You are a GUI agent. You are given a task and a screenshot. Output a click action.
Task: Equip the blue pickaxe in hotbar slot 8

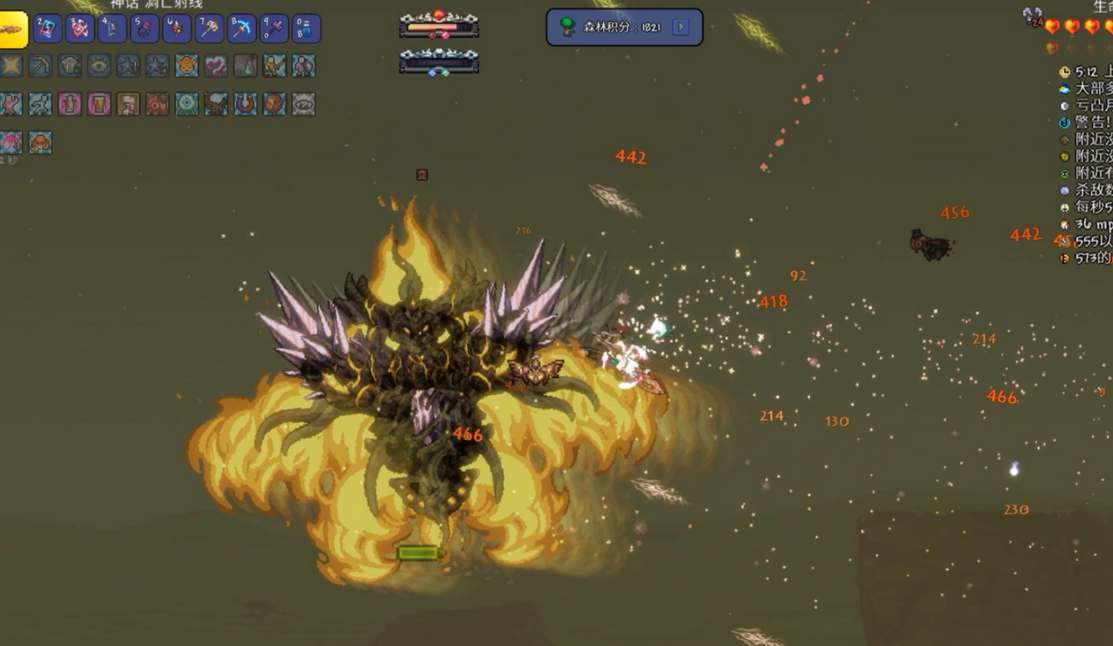click(242, 28)
